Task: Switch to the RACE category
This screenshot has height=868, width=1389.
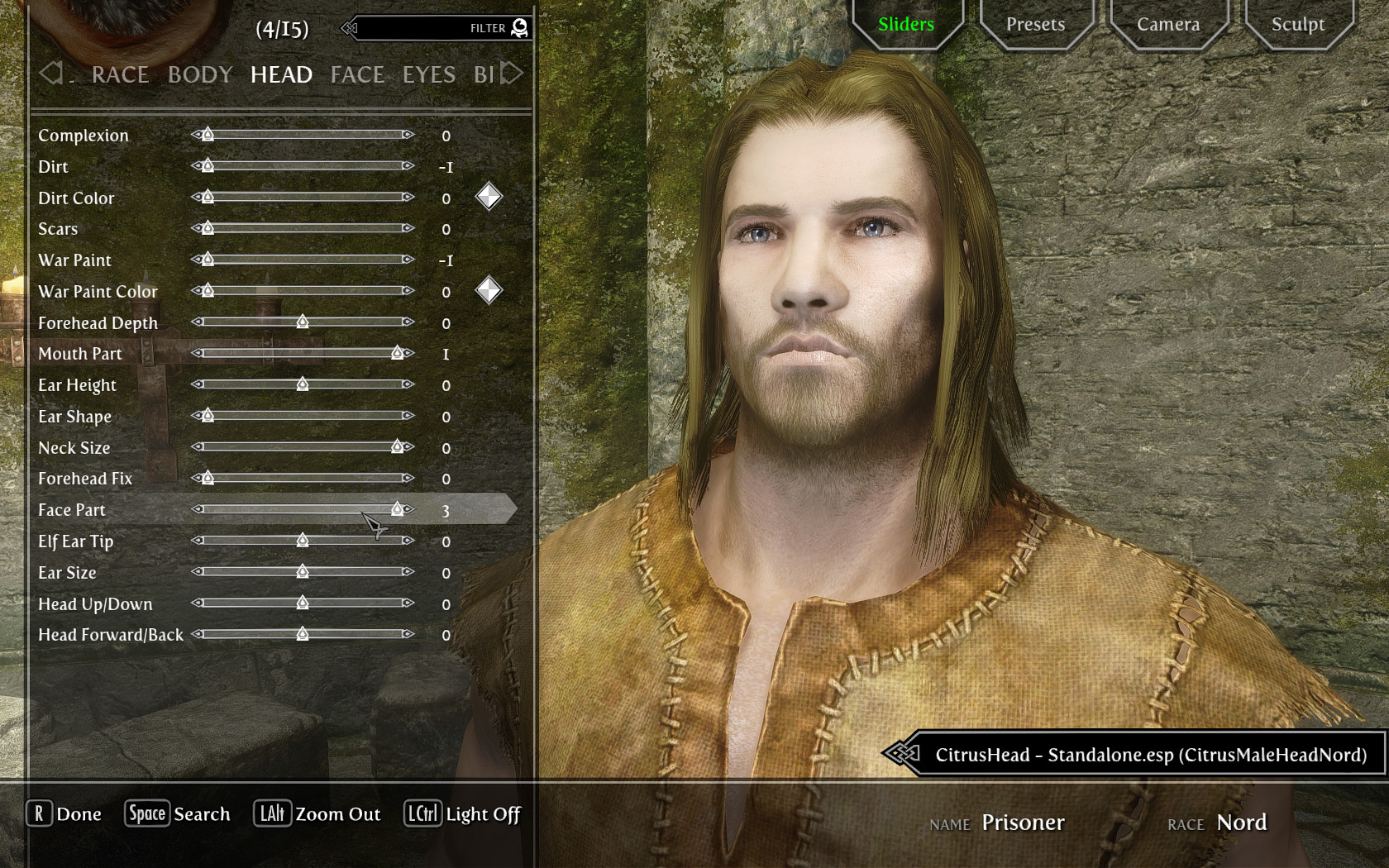Action: (x=120, y=75)
